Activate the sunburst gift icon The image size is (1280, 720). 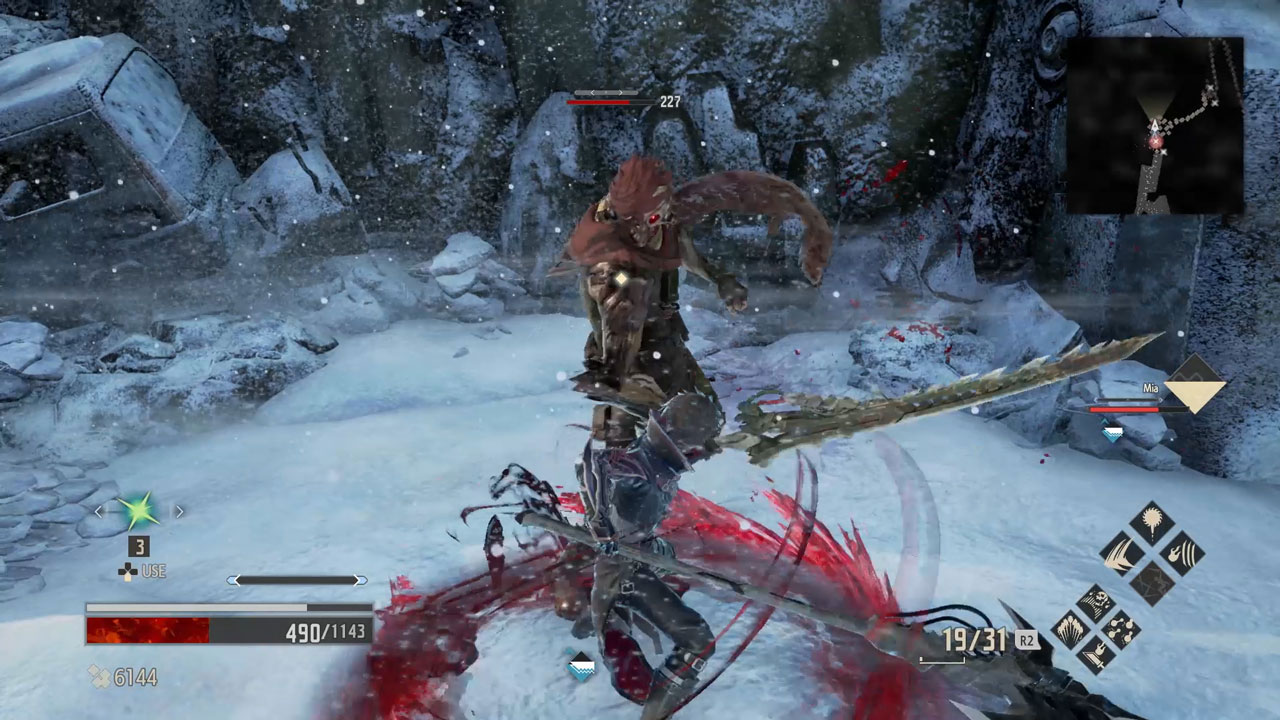(1152, 525)
